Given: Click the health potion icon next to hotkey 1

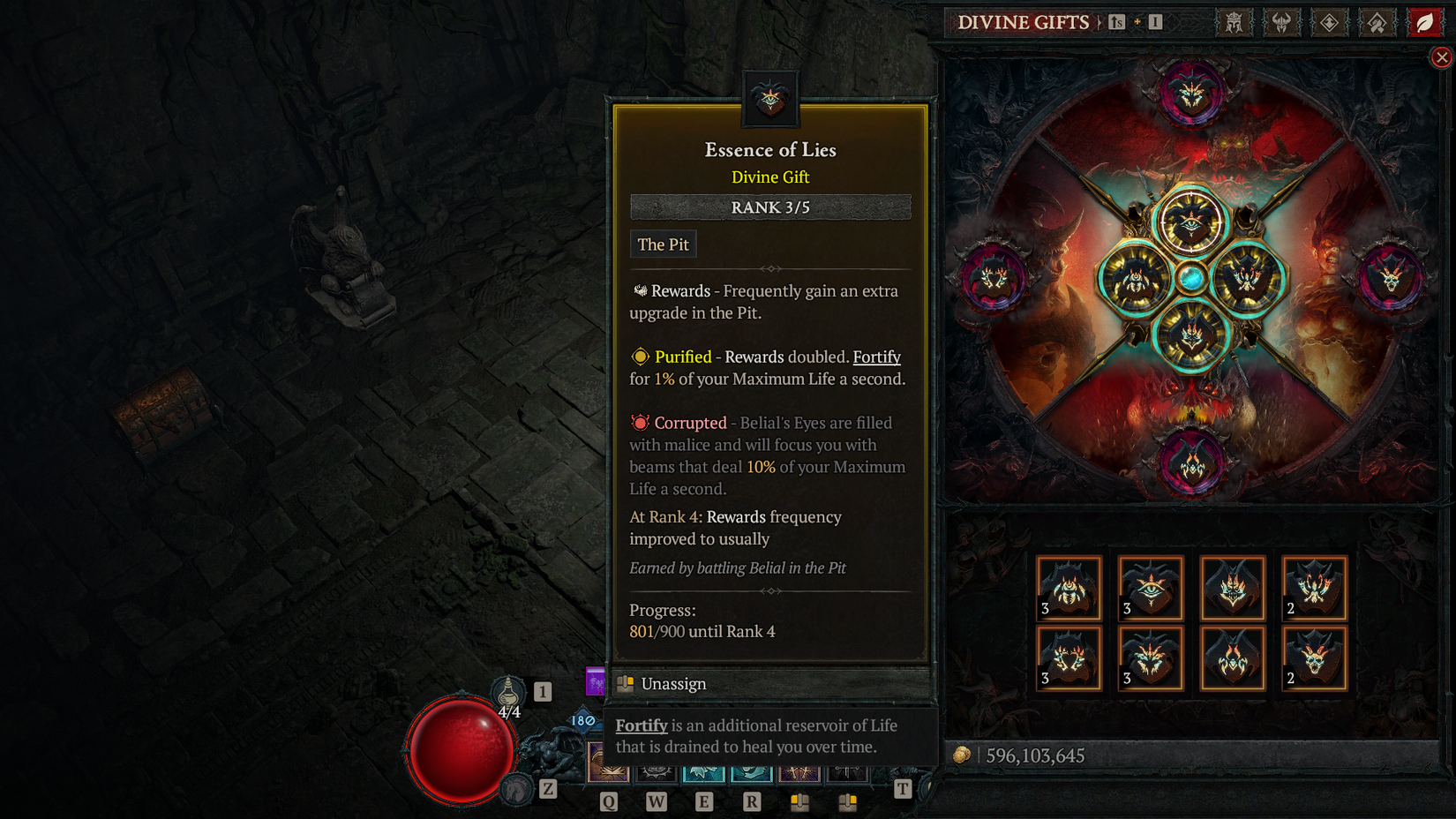Looking at the screenshot, I should tap(507, 695).
